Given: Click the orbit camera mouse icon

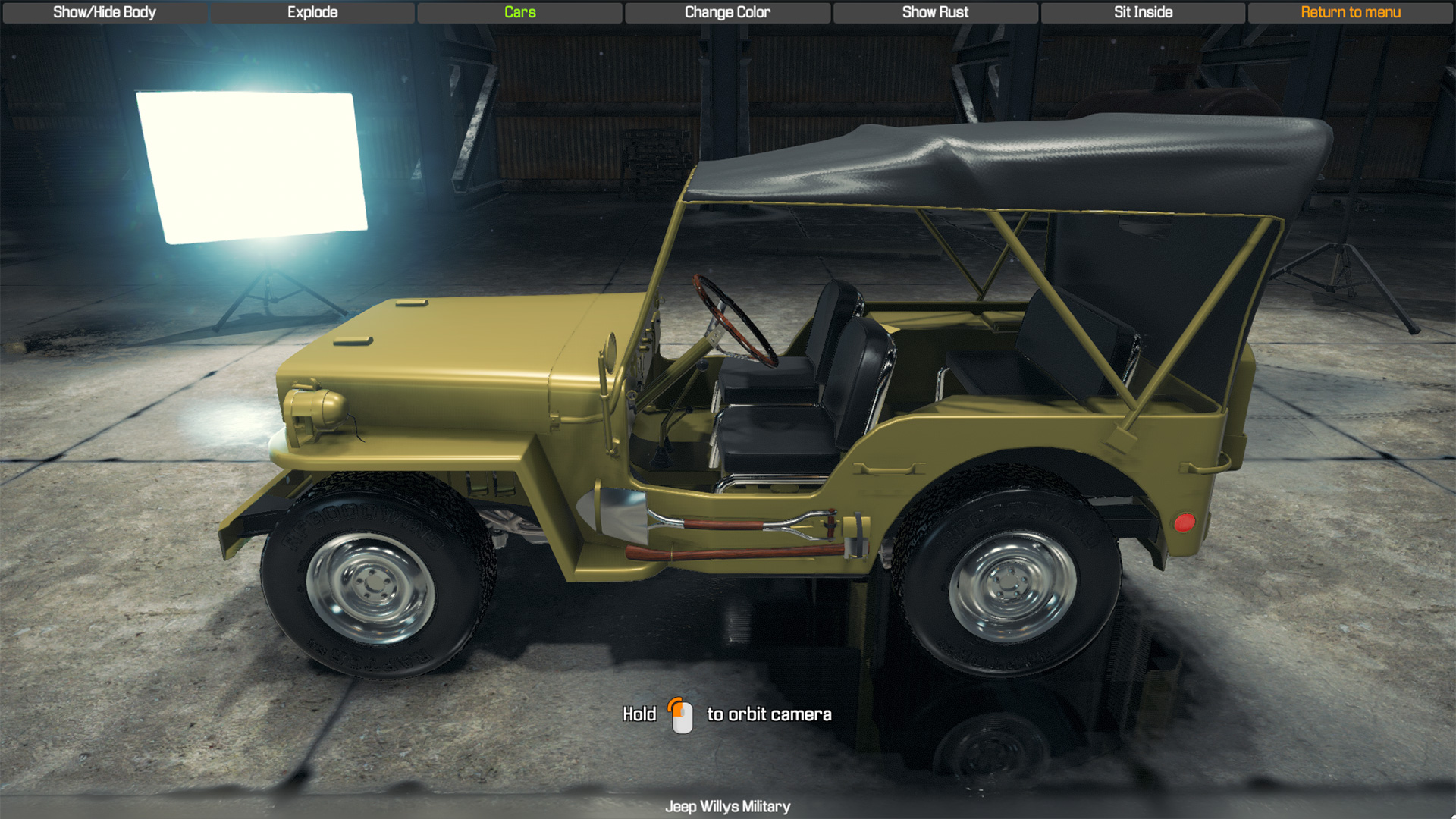Looking at the screenshot, I should 681,714.
